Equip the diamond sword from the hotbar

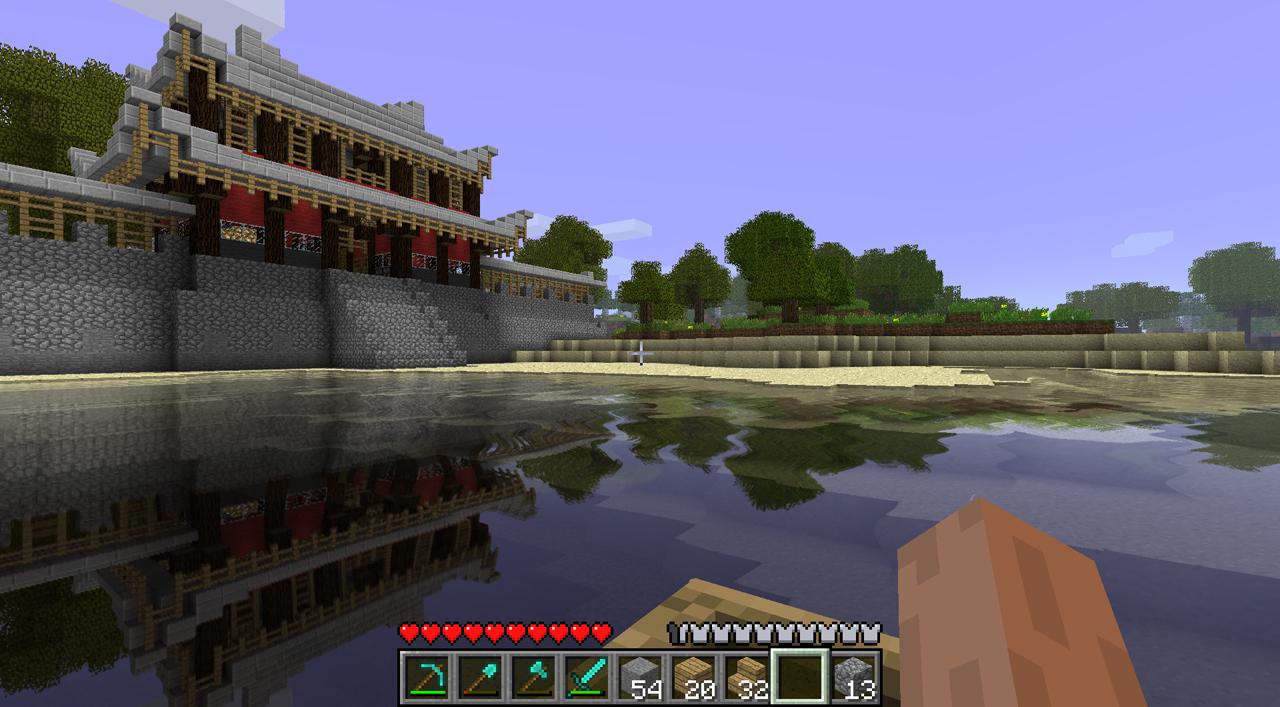click(x=586, y=677)
